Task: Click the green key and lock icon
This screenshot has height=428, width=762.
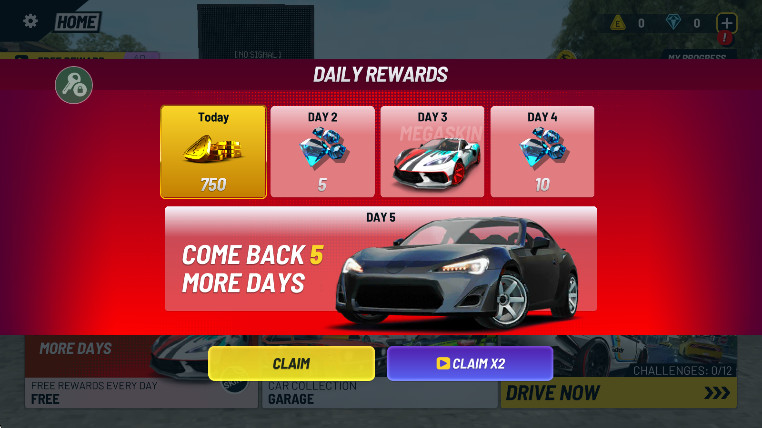Action: coord(74,85)
